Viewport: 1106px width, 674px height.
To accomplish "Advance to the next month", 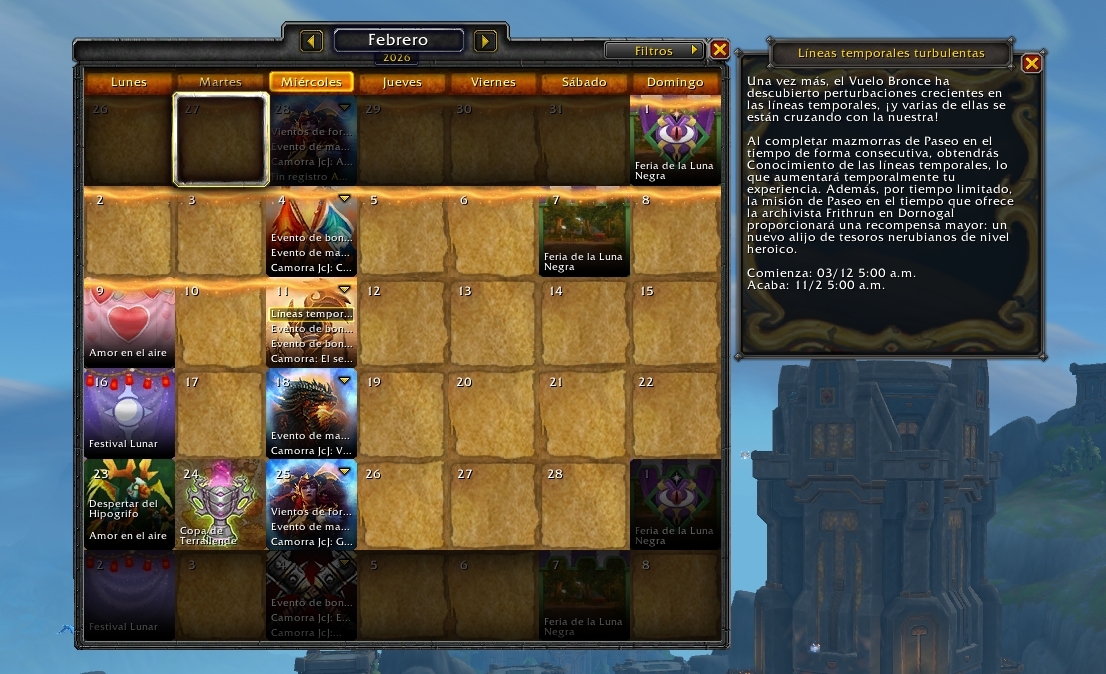I will click(x=485, y=41).
